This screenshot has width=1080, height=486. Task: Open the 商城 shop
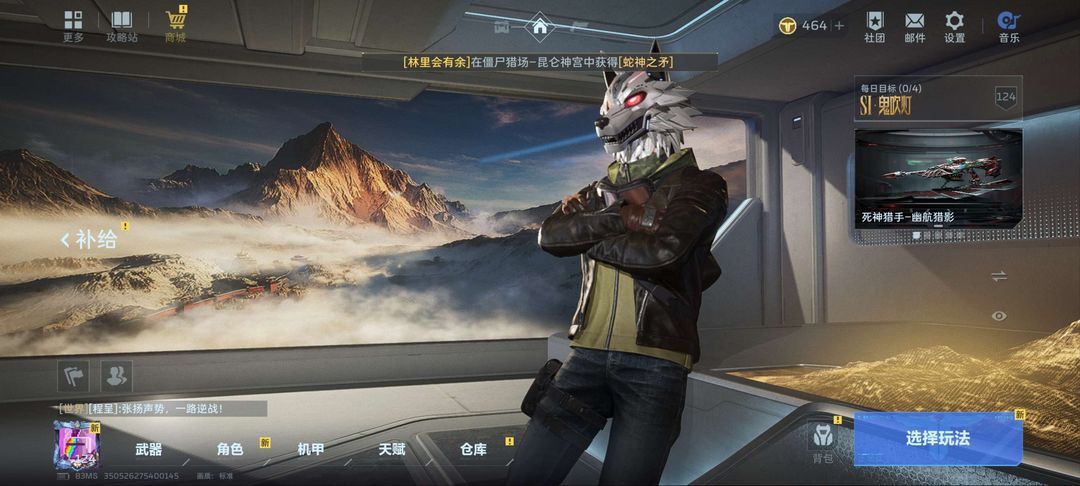point(176,26)
